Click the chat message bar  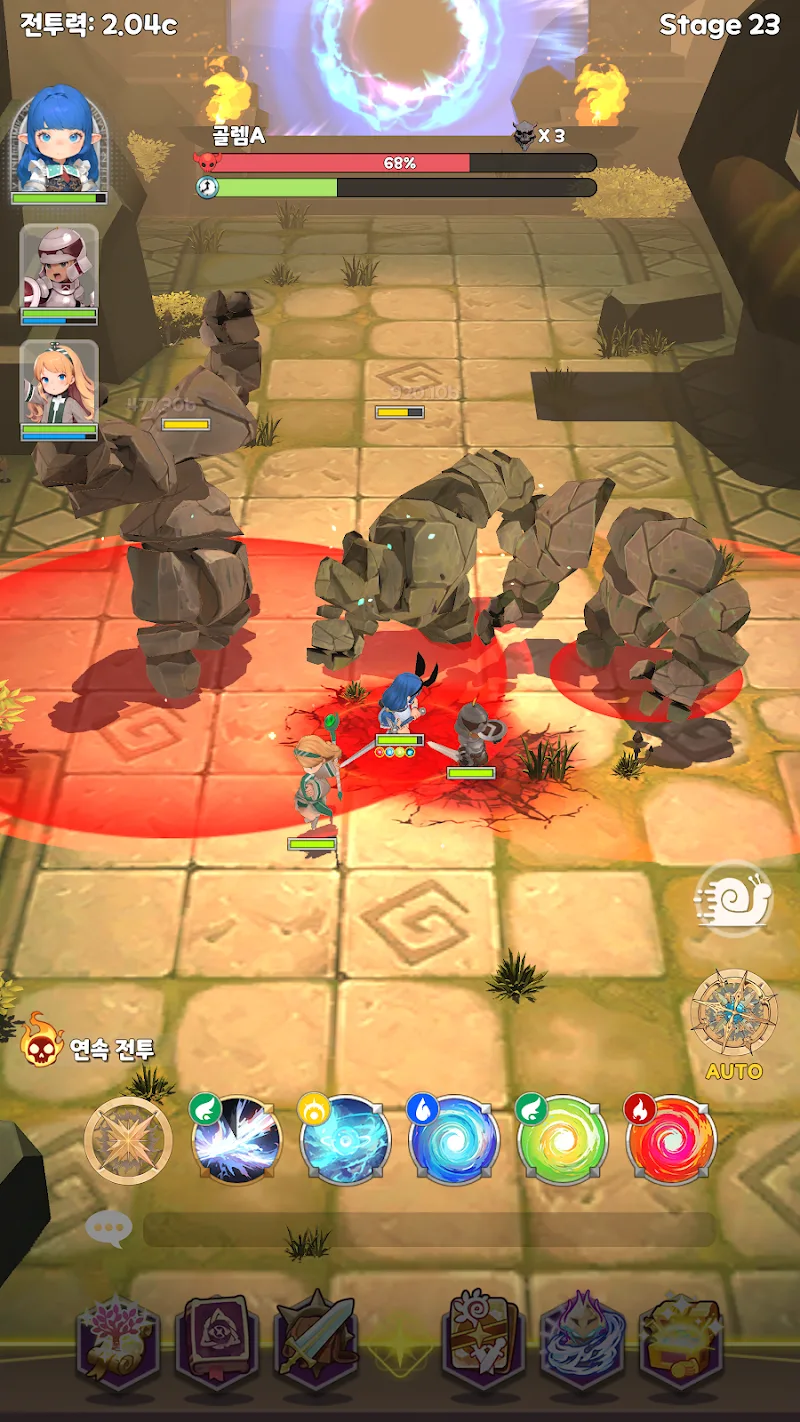tap(430, 1230)
